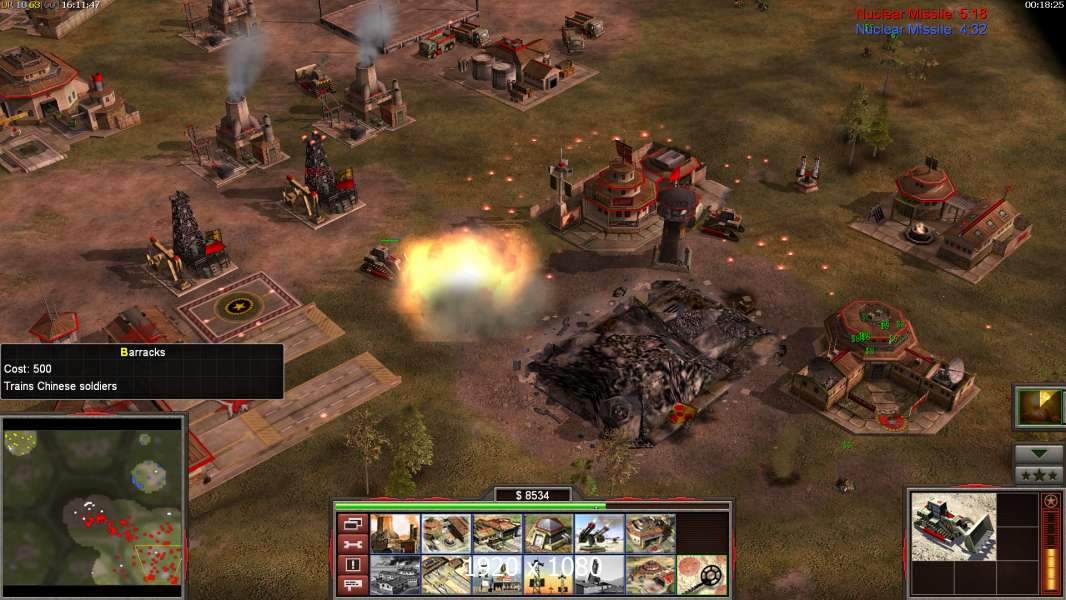1066x600 pixels.
Task: Click the selected dozer portrait
Action: pyautogui.click(x=953, y=527)
